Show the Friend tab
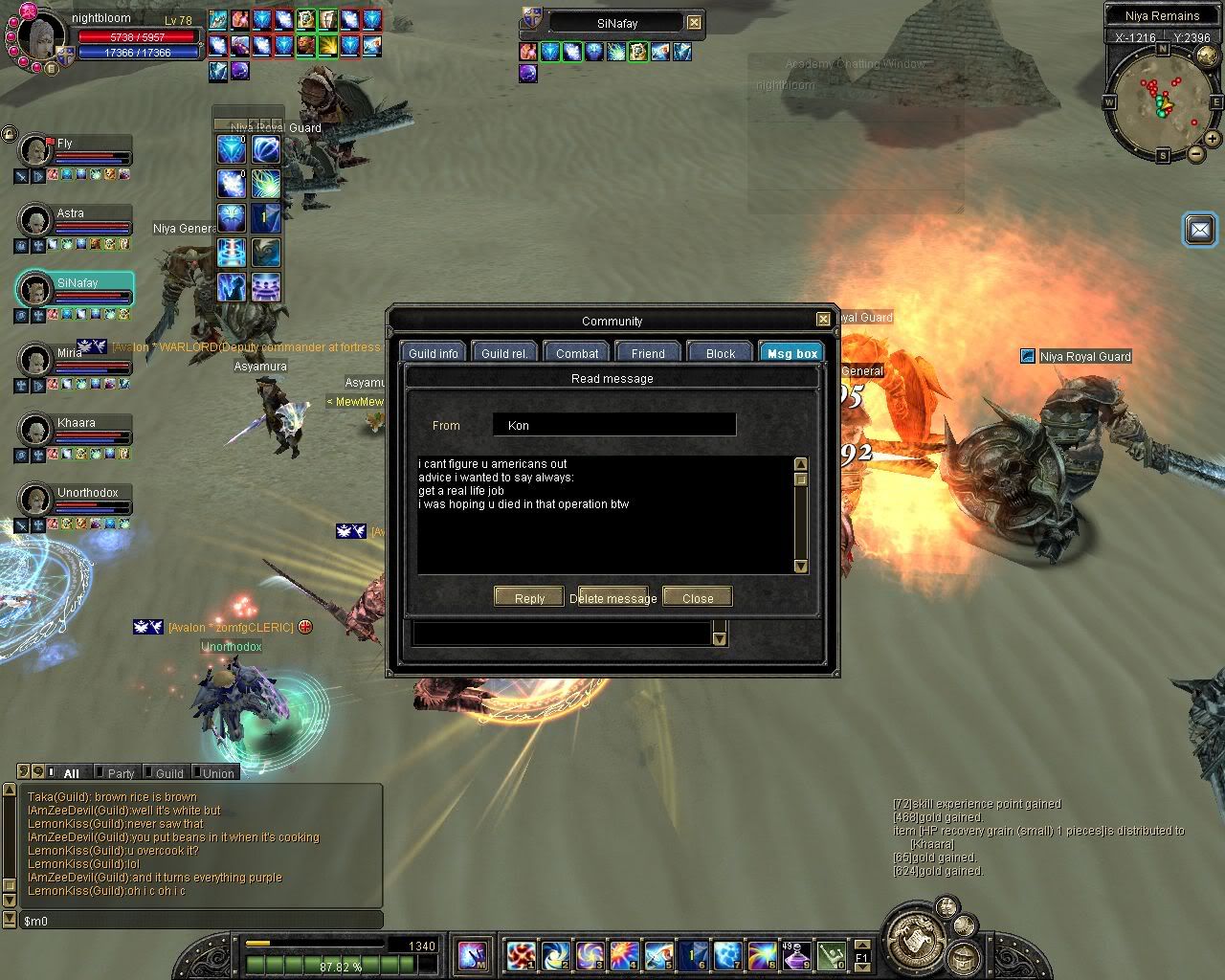This screenshot has width=1225, height=980. pos(648,353)
